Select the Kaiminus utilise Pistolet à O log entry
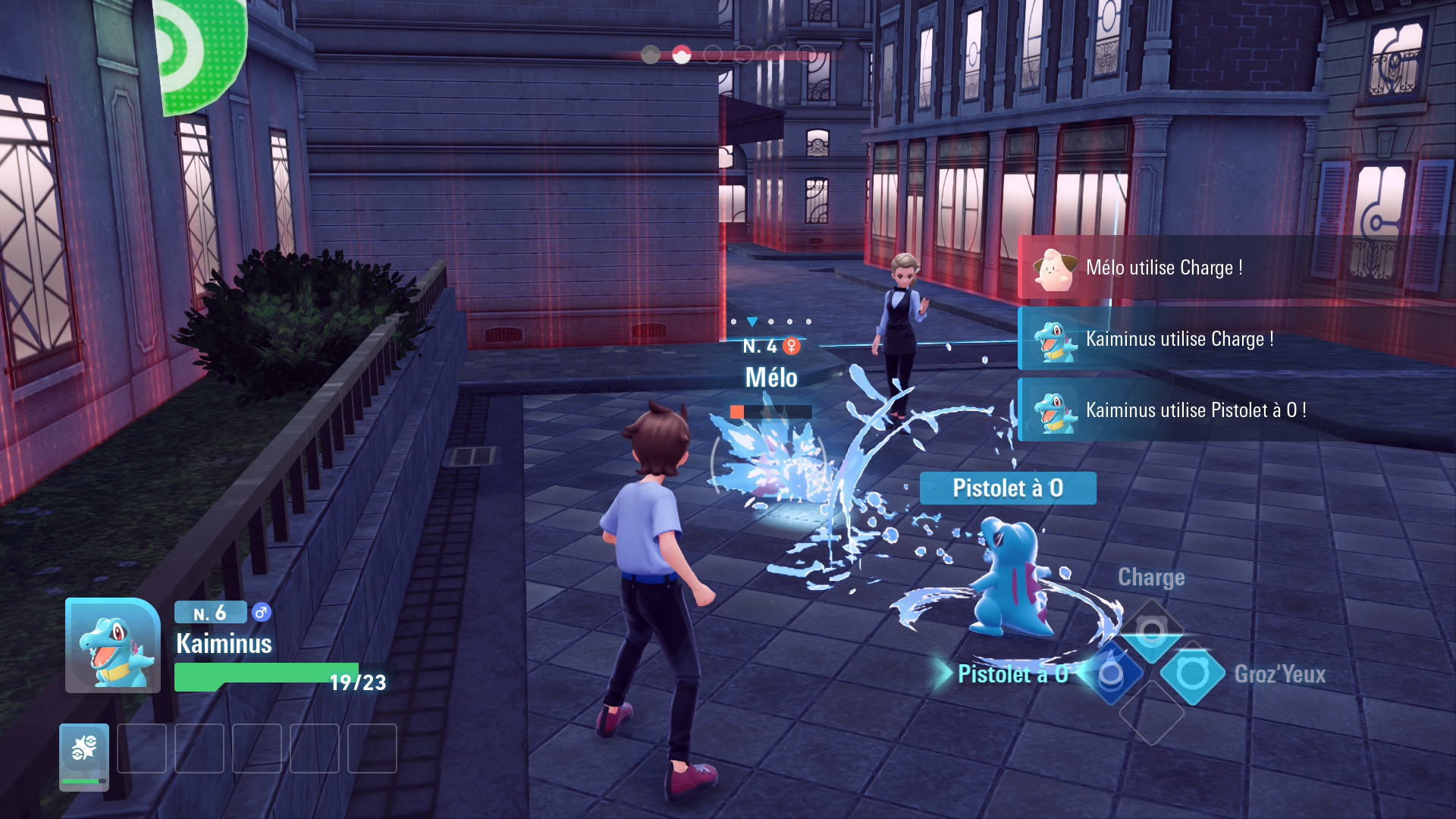 tap(1194, 410)
